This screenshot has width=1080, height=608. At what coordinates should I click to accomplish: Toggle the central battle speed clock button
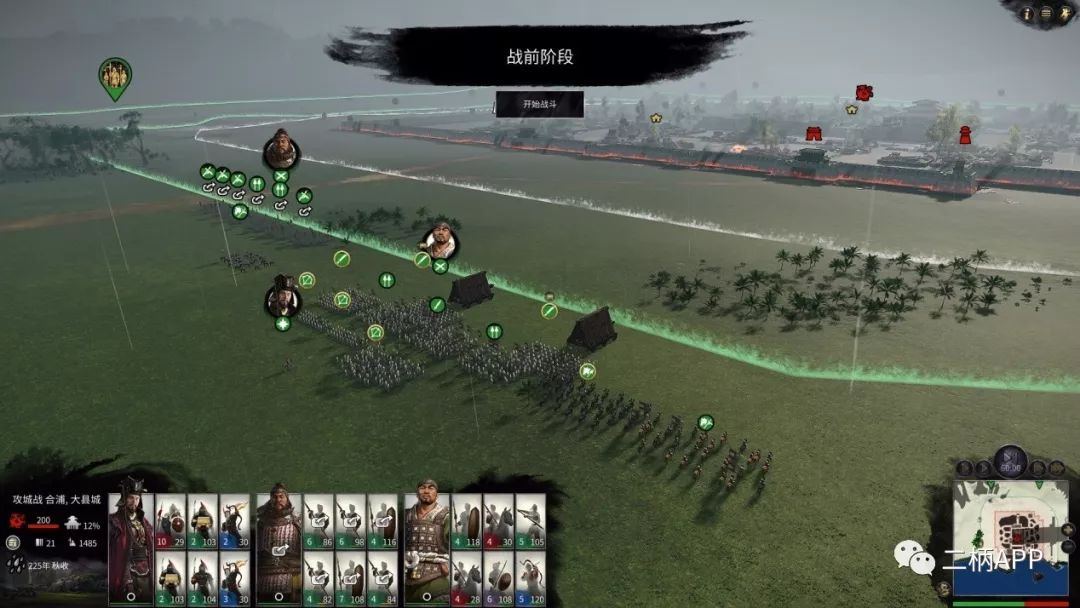coord(1010,463)
